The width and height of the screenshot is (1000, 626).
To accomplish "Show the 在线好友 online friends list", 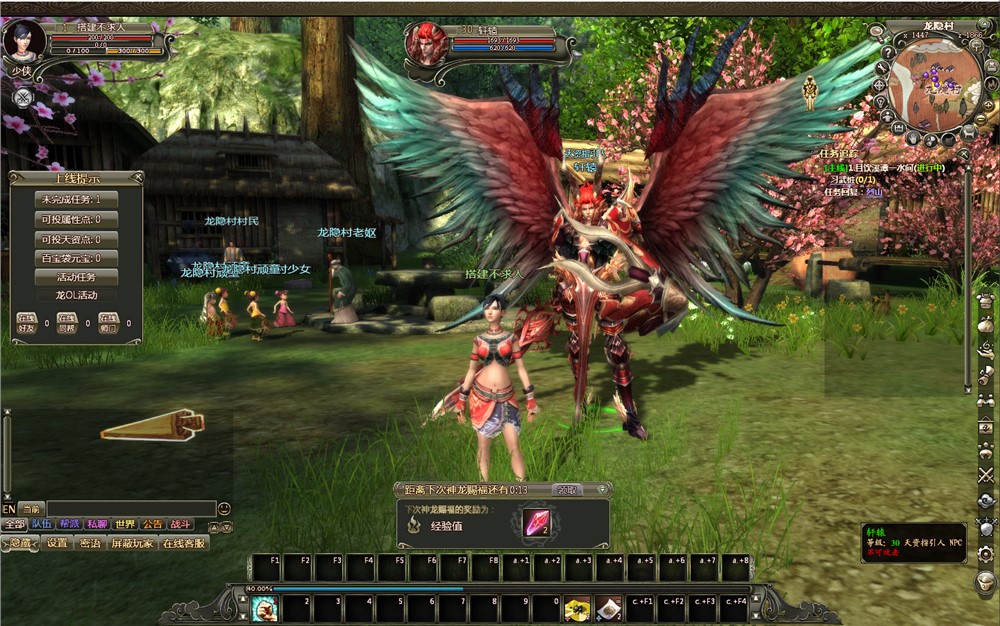I will pyautogui.click(x=27, y=323).
